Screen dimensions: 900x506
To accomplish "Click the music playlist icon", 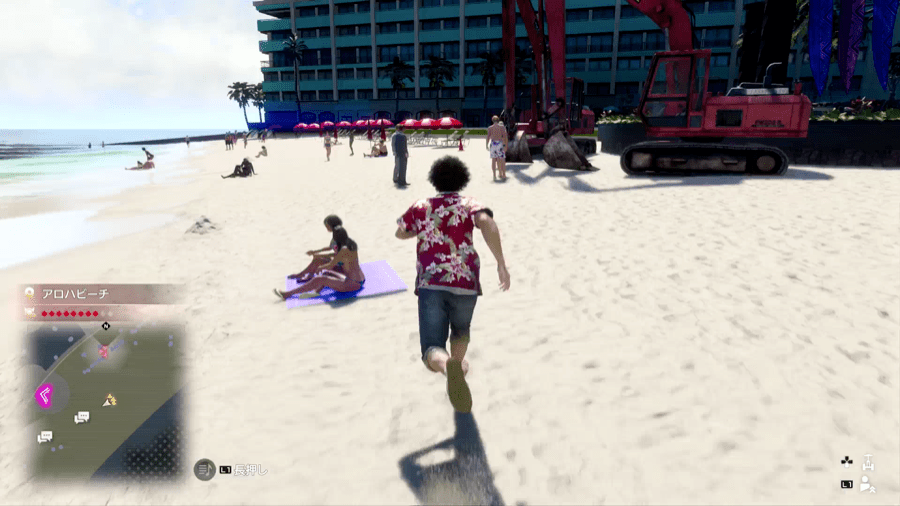I will pos(204,469).
